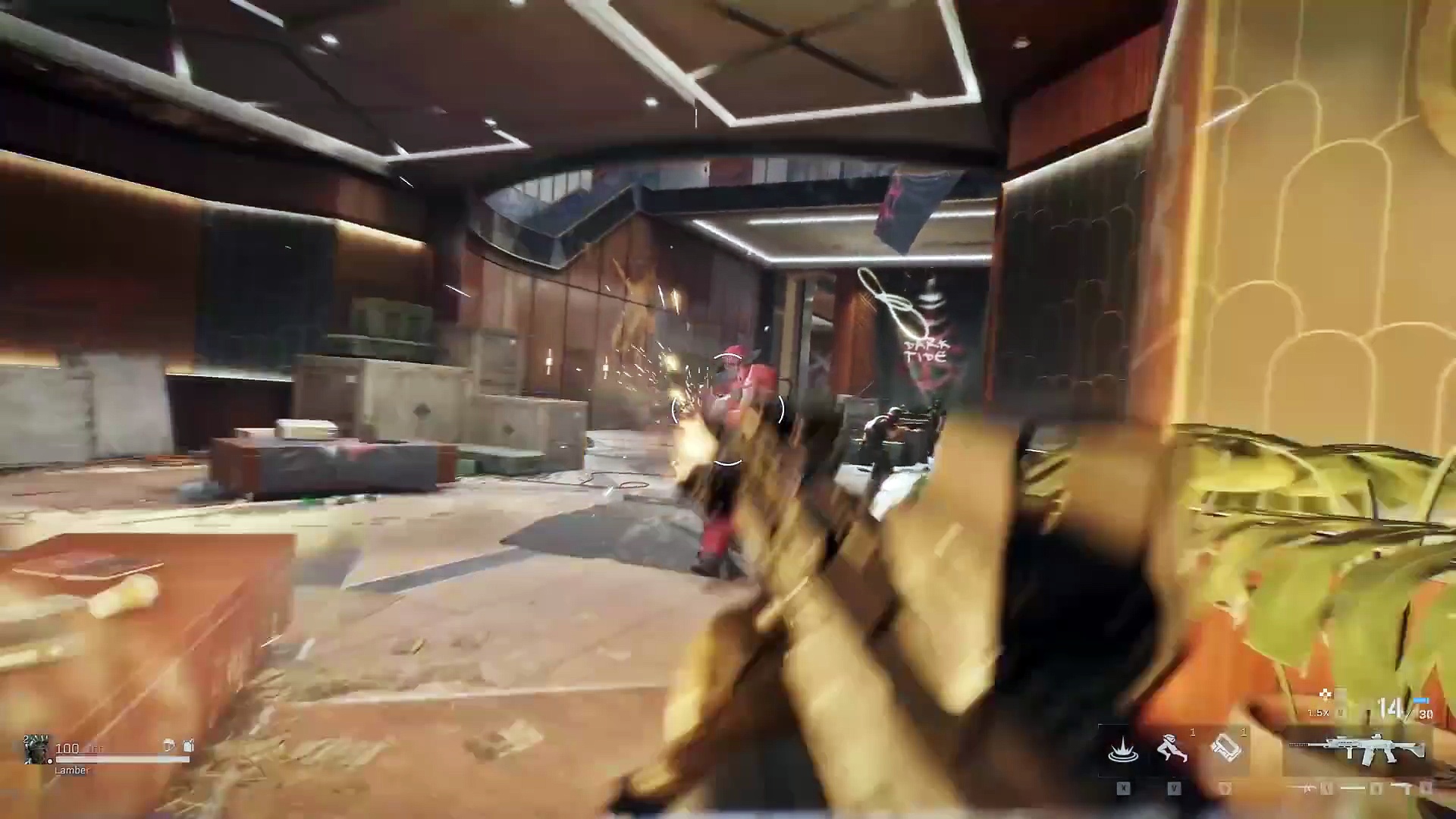
Task: Click the 1.5x scope magnification indicator
Action: click(x=1319, y=712)
